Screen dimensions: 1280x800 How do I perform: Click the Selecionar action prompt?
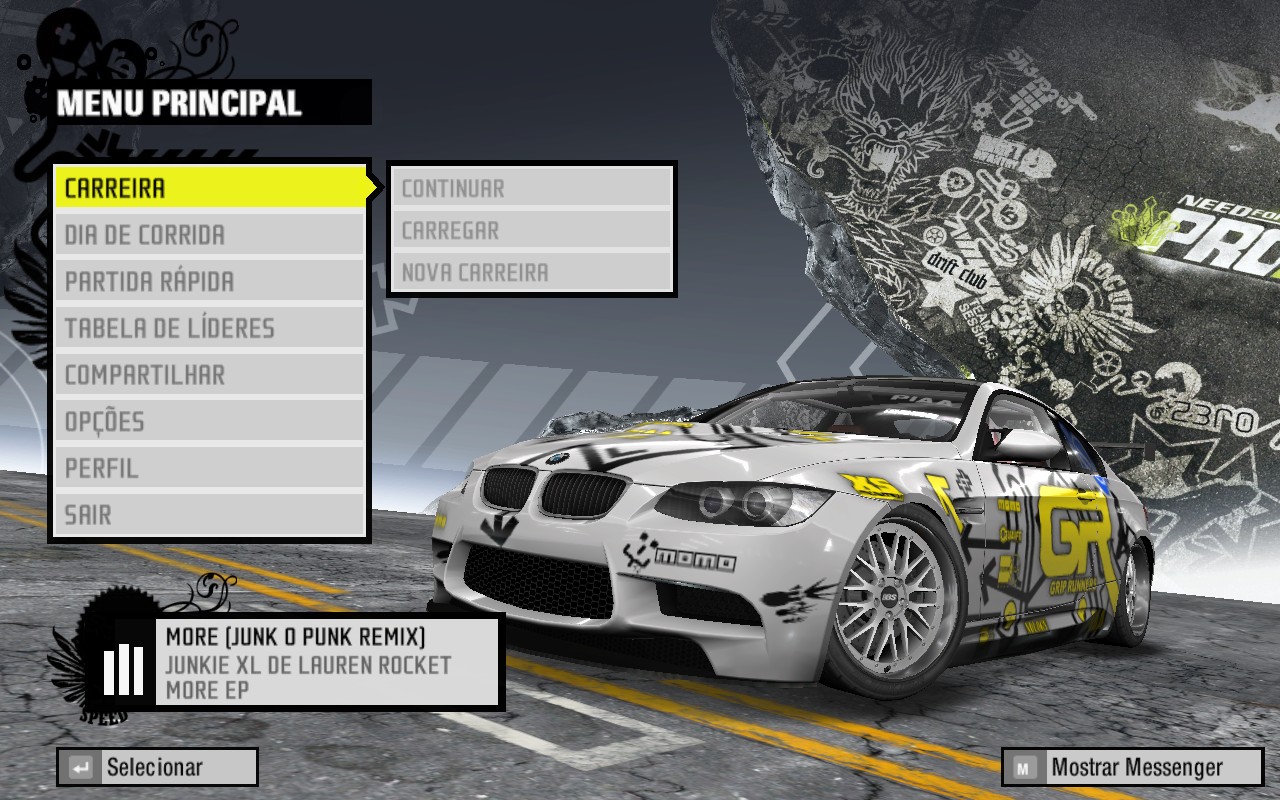point(155,767)
